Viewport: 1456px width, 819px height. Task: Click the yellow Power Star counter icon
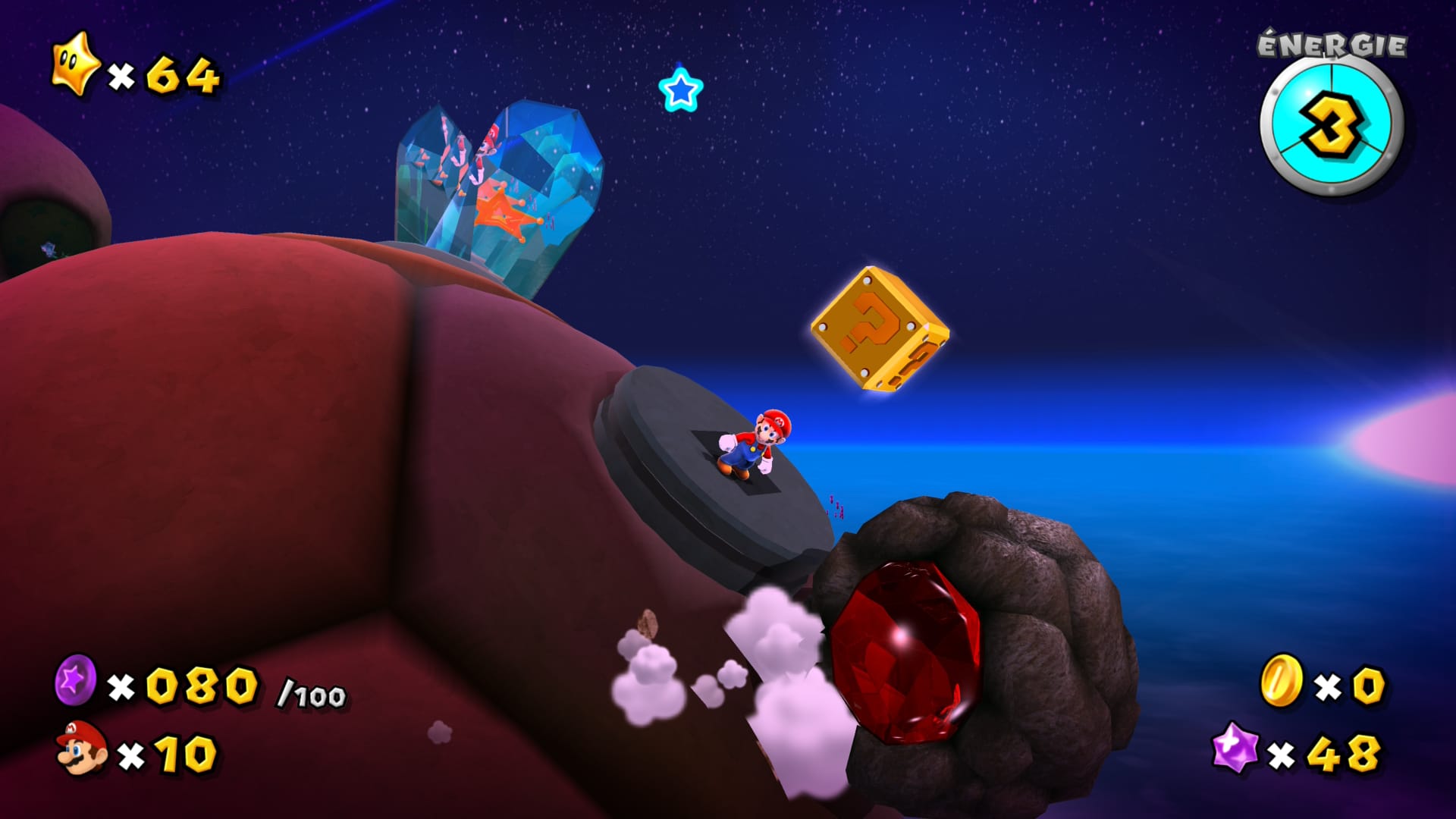(75, 65)
